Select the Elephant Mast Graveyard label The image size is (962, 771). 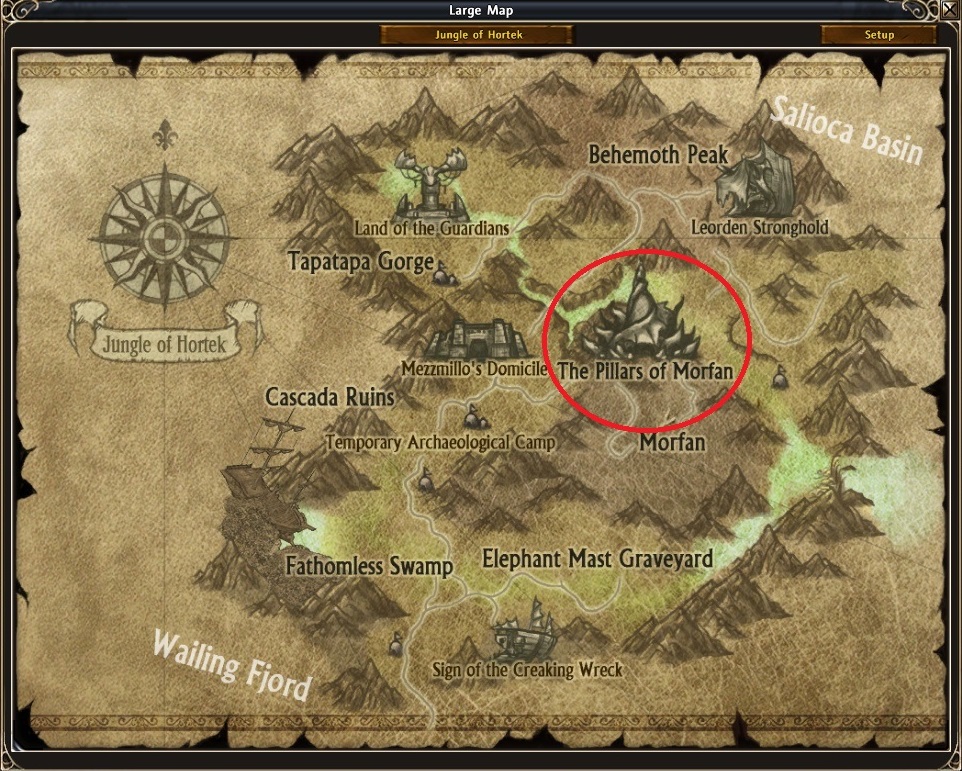tap(597, 558)
